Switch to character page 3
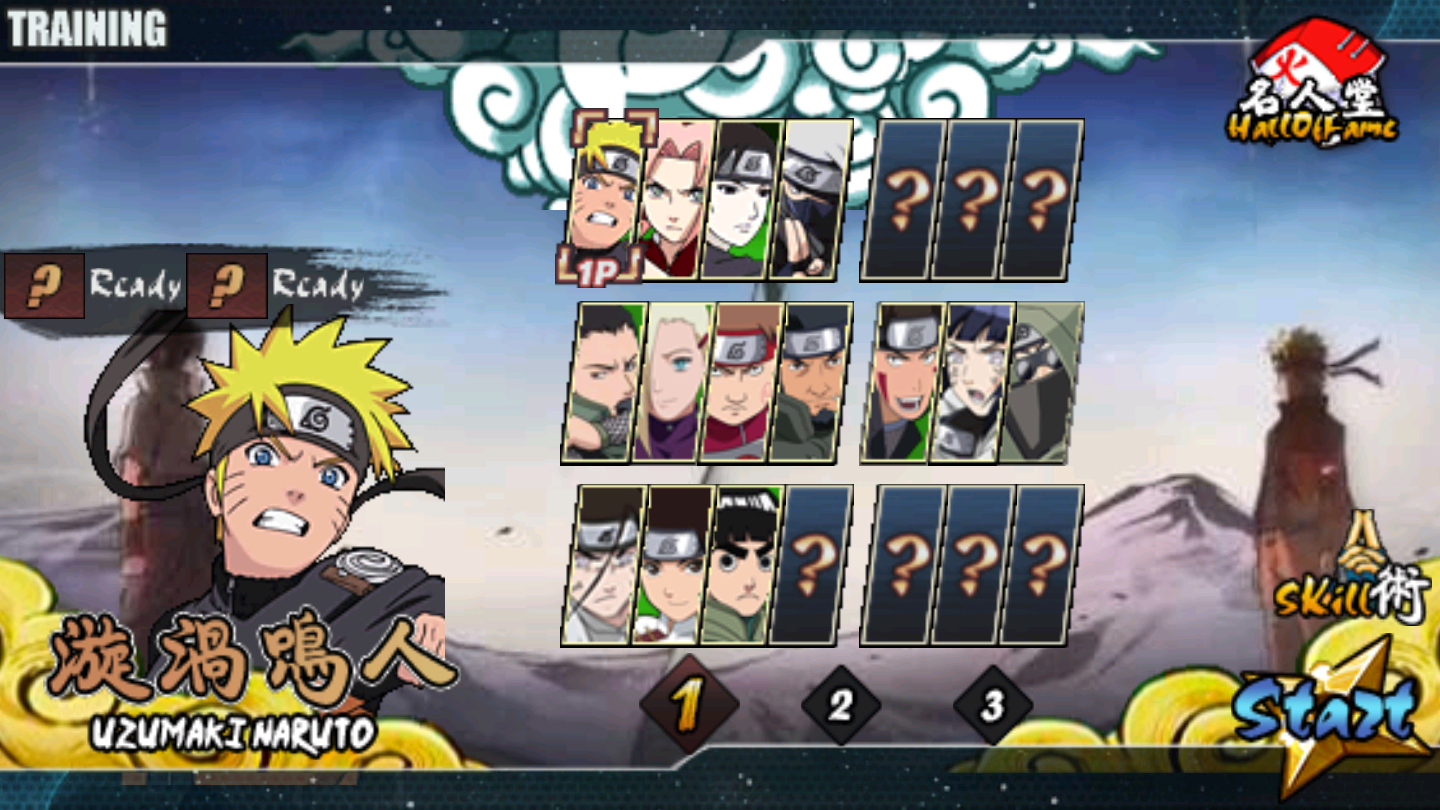Image resolution: width=1440 pixels, height=810 pixels. coord(992,706)
